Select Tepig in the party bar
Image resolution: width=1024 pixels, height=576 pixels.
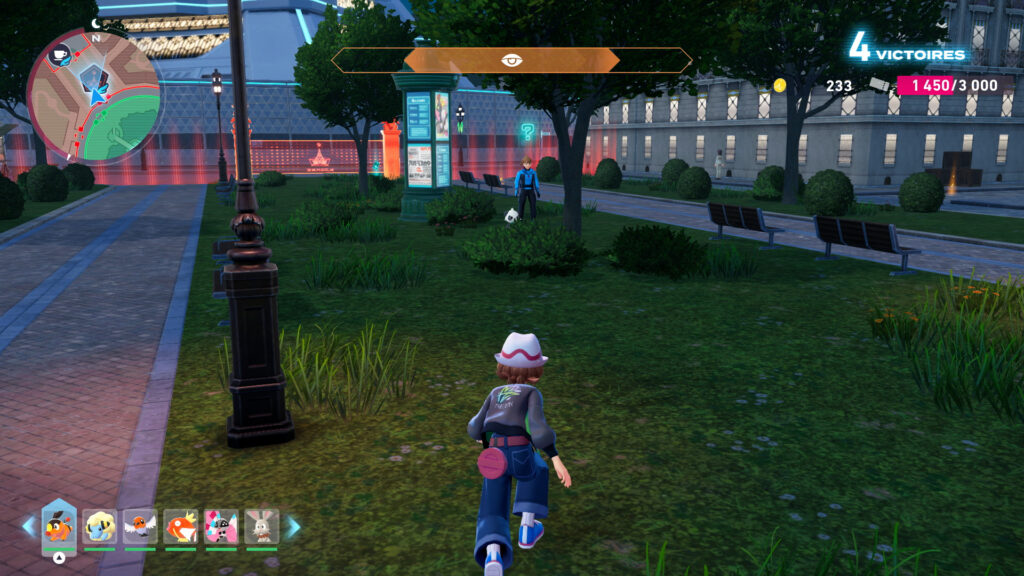tap(59, 526)
